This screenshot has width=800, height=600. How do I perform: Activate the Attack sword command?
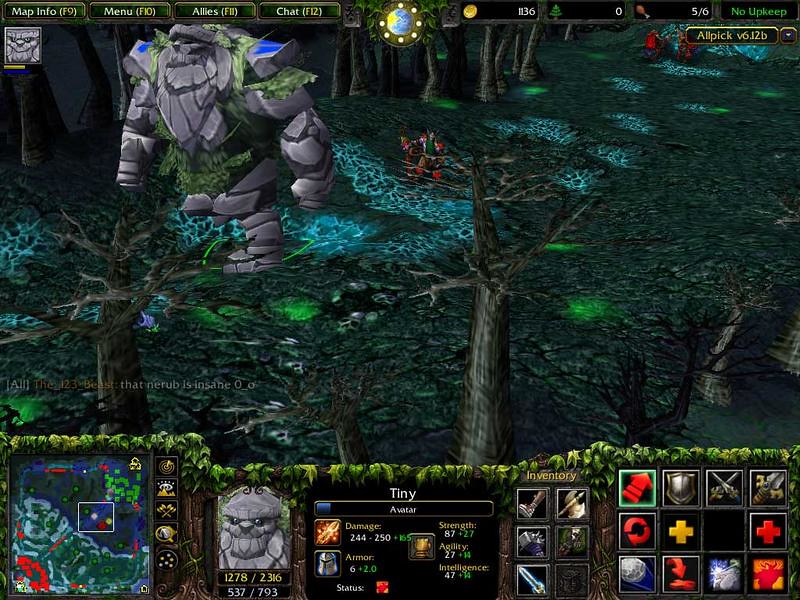725,487
